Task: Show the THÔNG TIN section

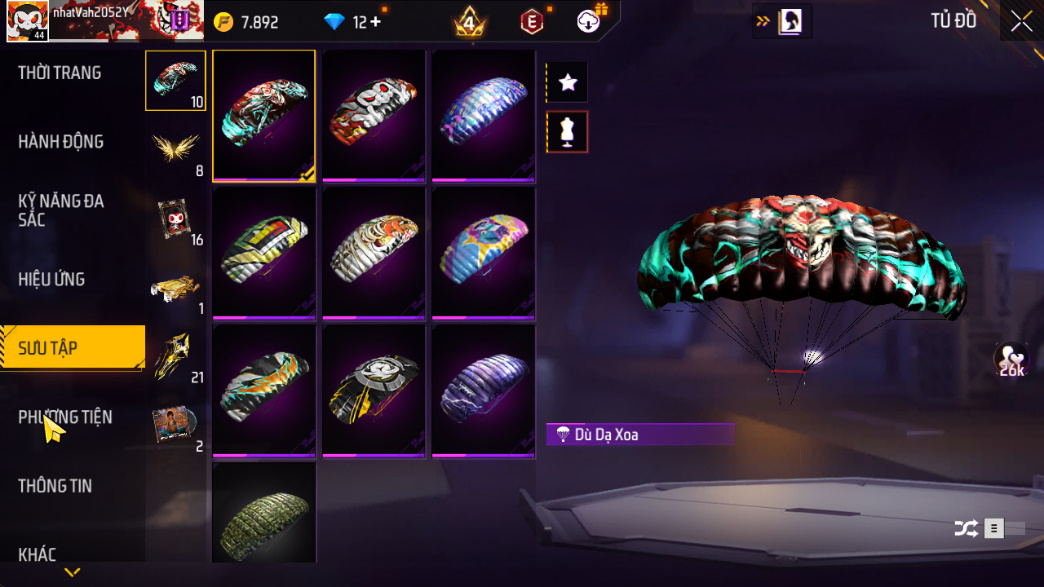Action: (55, 486)
